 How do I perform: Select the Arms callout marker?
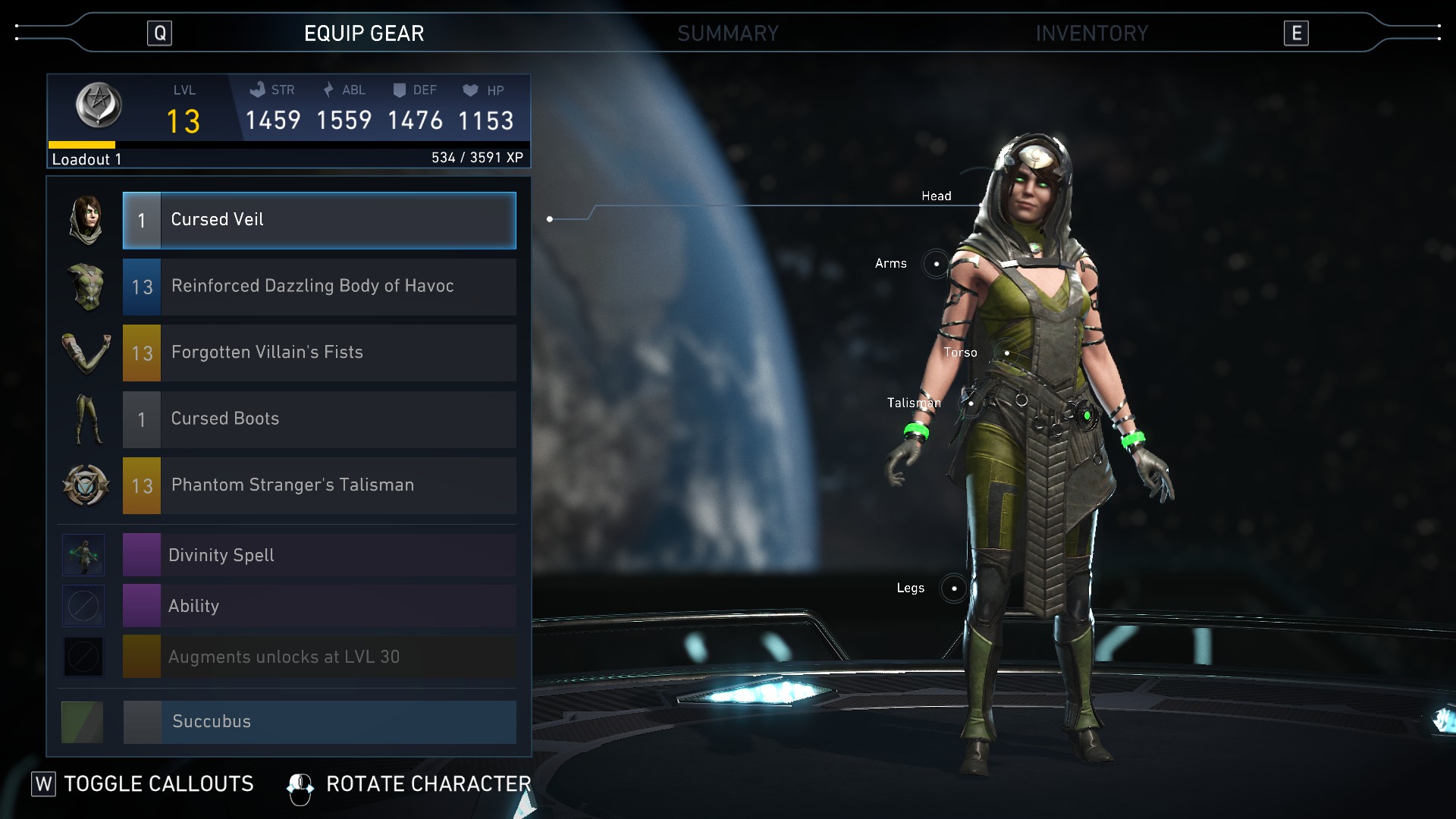(937, 264)
